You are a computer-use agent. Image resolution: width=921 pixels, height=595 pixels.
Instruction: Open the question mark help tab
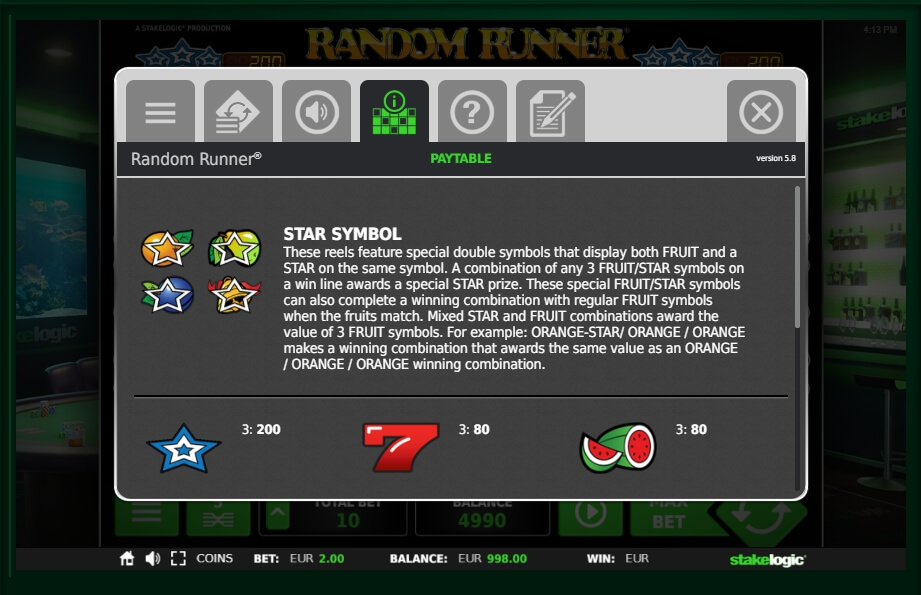(x=472, y=112)
